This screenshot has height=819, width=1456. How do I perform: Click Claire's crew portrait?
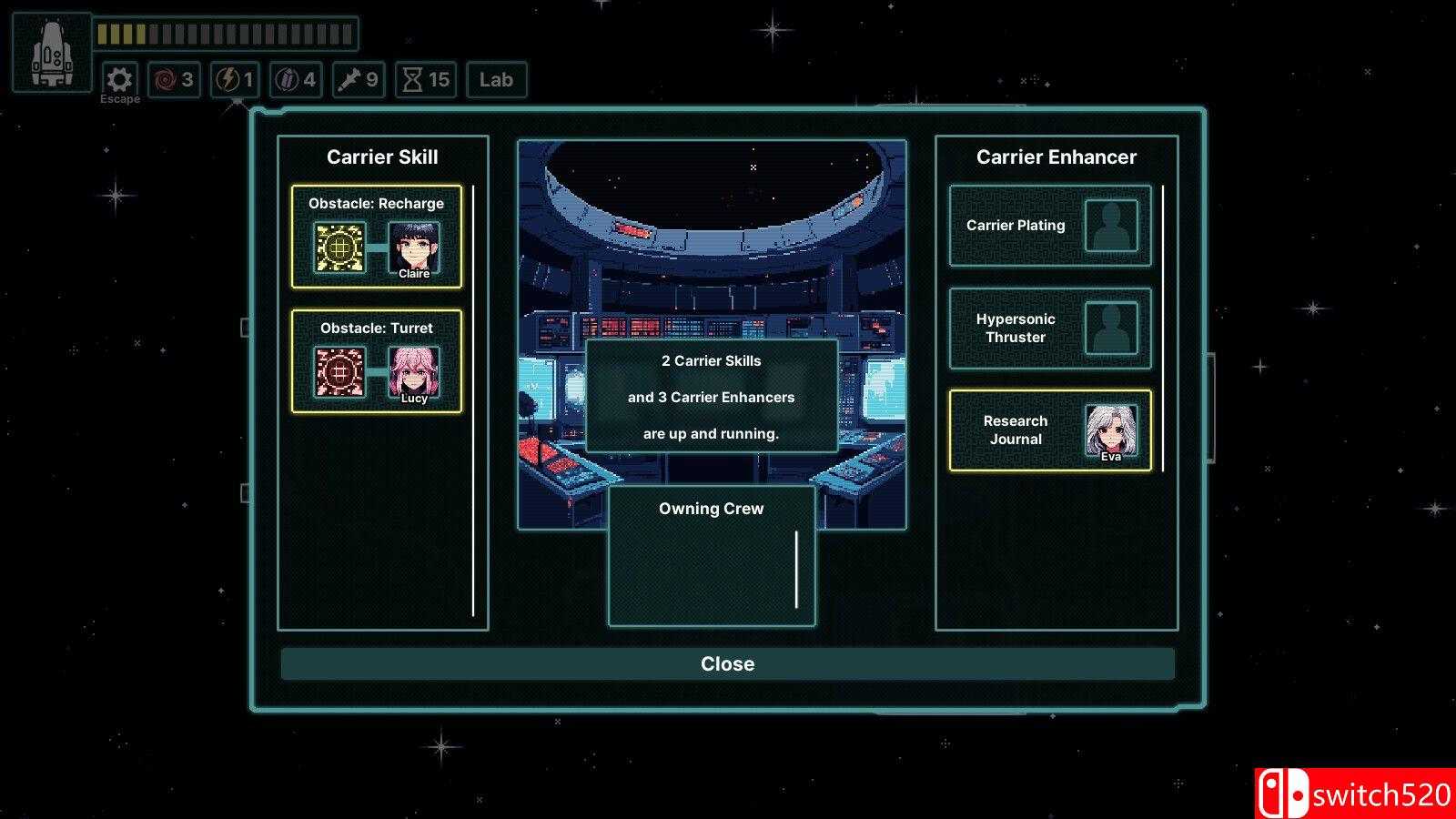click(414, 248)
